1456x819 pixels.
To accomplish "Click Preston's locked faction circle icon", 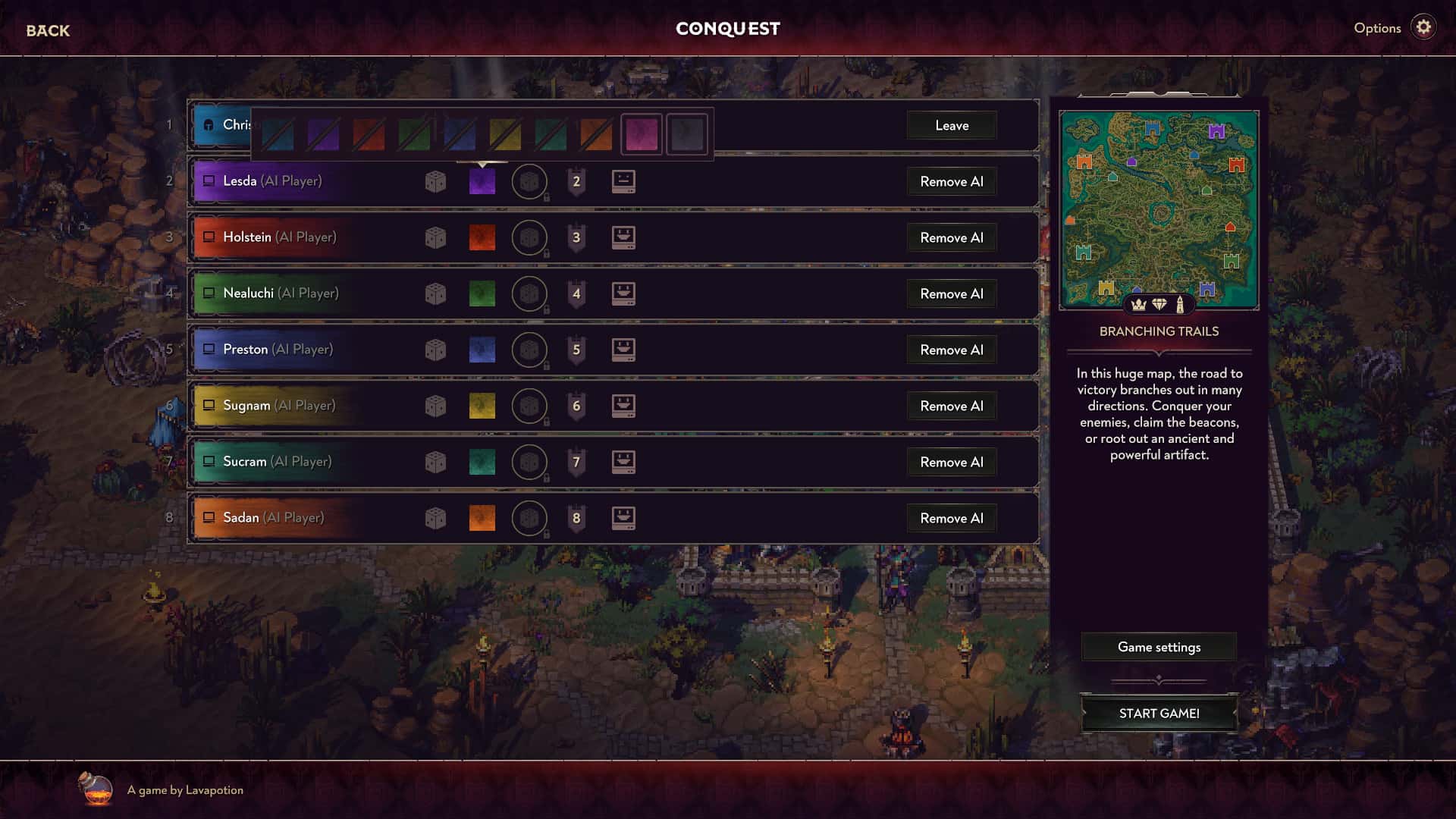I will click(x=529, y=350).
